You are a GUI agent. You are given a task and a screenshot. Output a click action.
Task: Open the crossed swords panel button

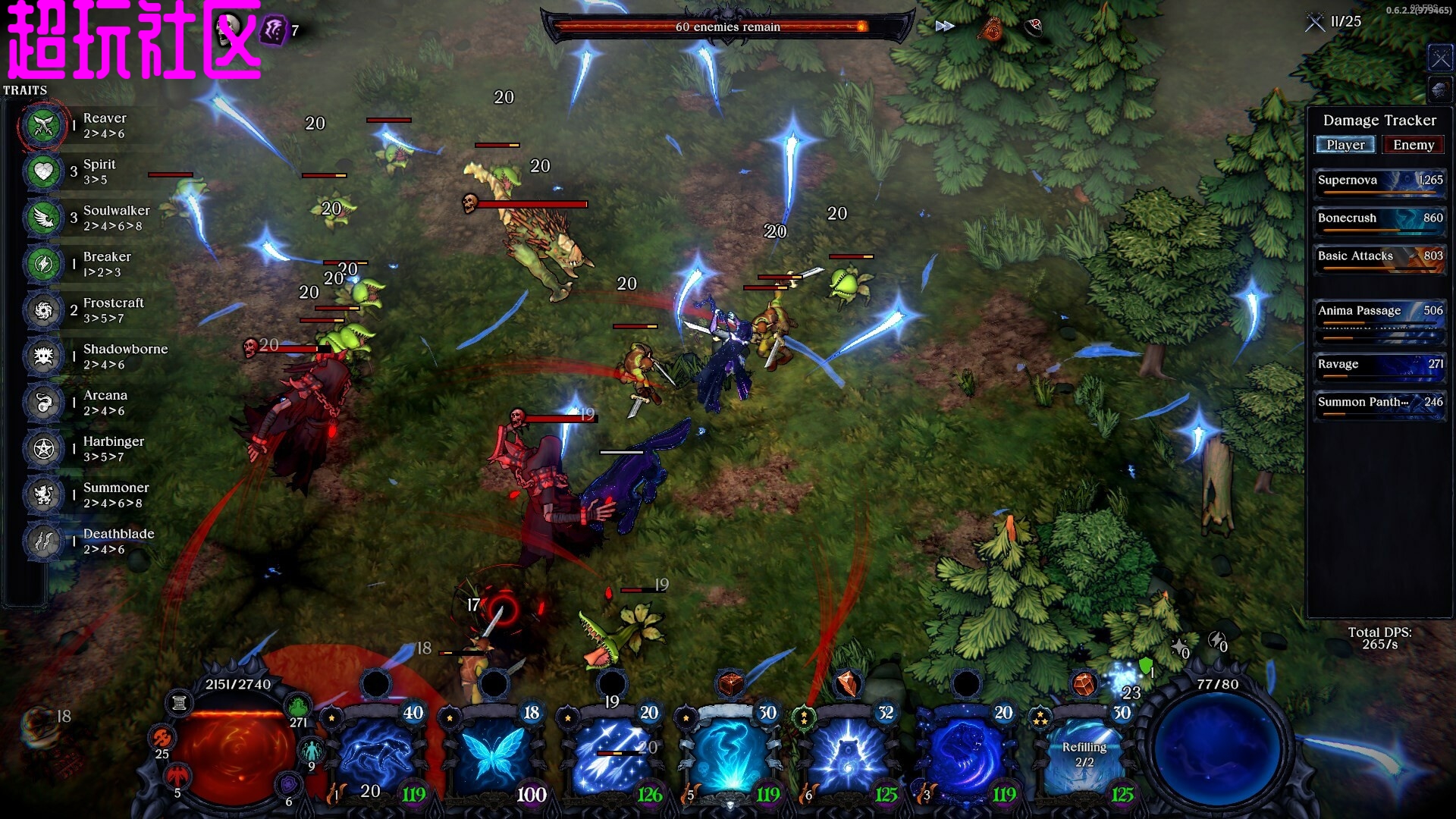[1439, 58]
